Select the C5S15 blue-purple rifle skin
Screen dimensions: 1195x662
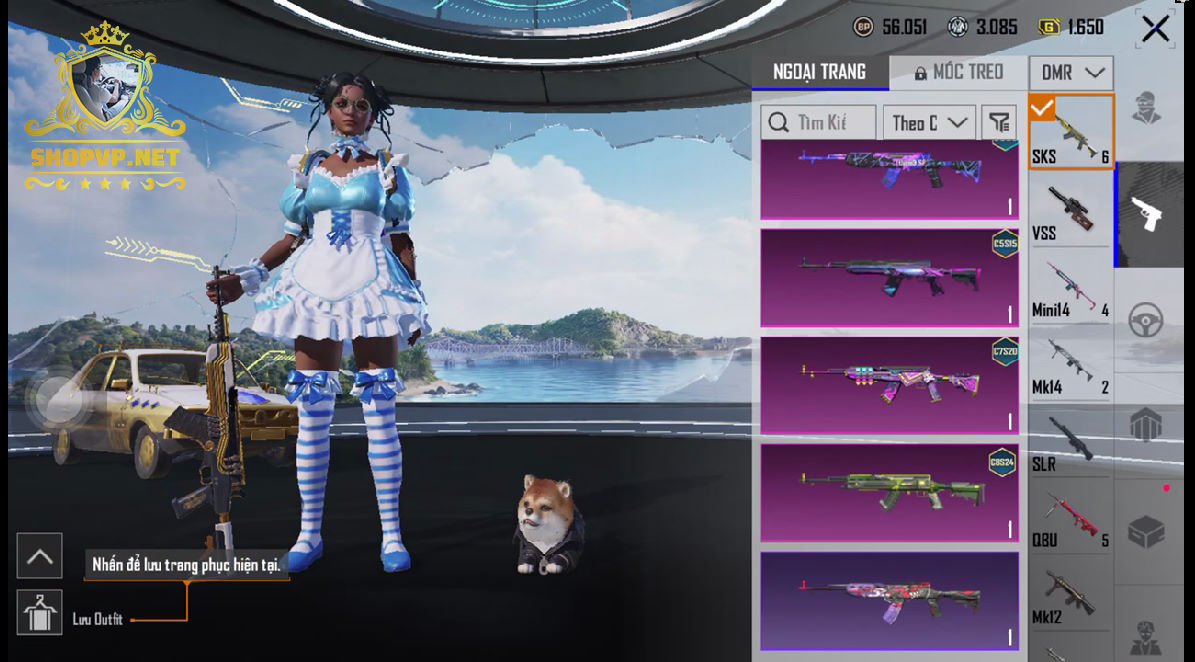coord(889,277)
